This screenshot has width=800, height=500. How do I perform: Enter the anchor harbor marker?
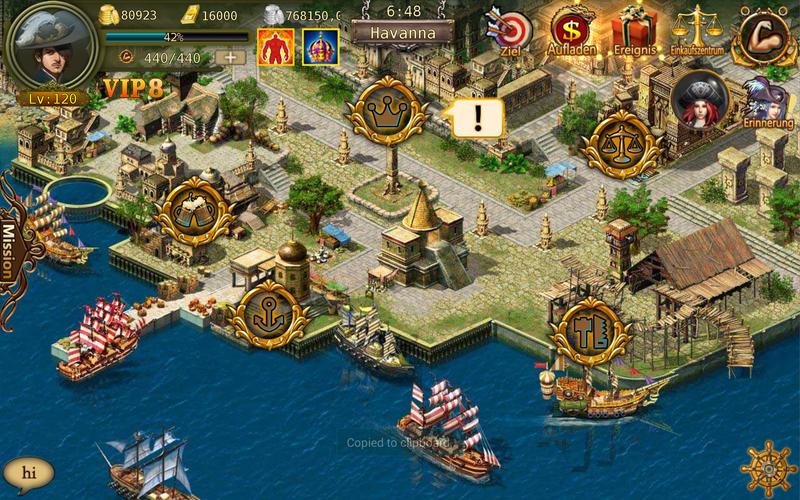coord(266,313)
